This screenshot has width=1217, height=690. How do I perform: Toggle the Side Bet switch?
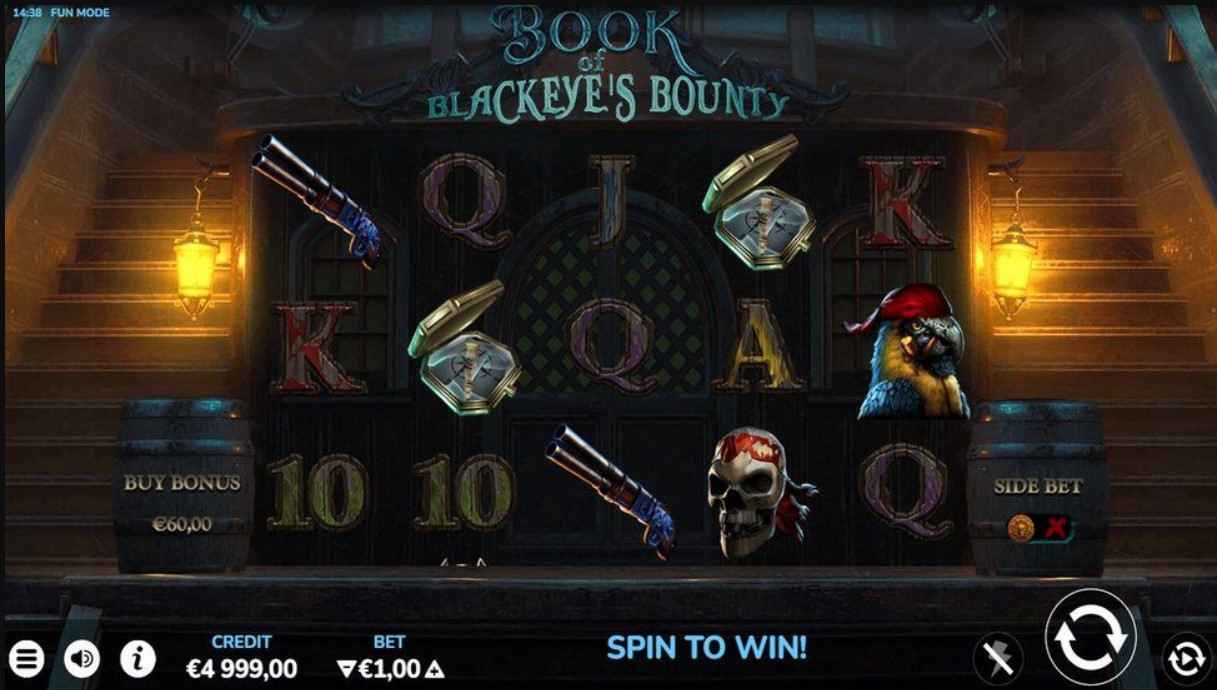(1039, 527)
